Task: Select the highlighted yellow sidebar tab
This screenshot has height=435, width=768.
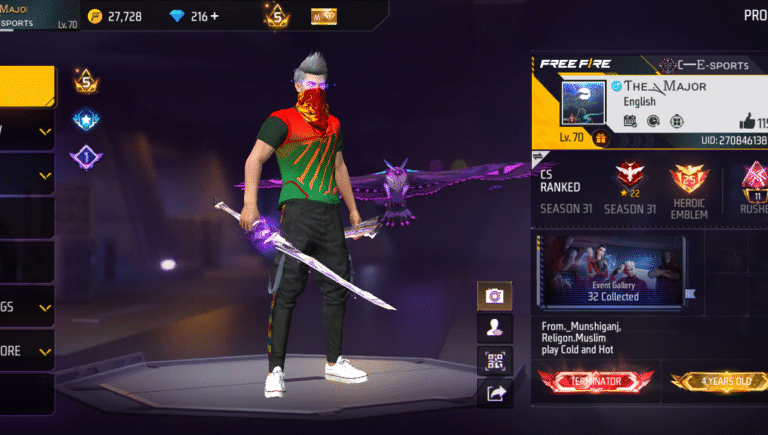Action: tap(27, 86)
